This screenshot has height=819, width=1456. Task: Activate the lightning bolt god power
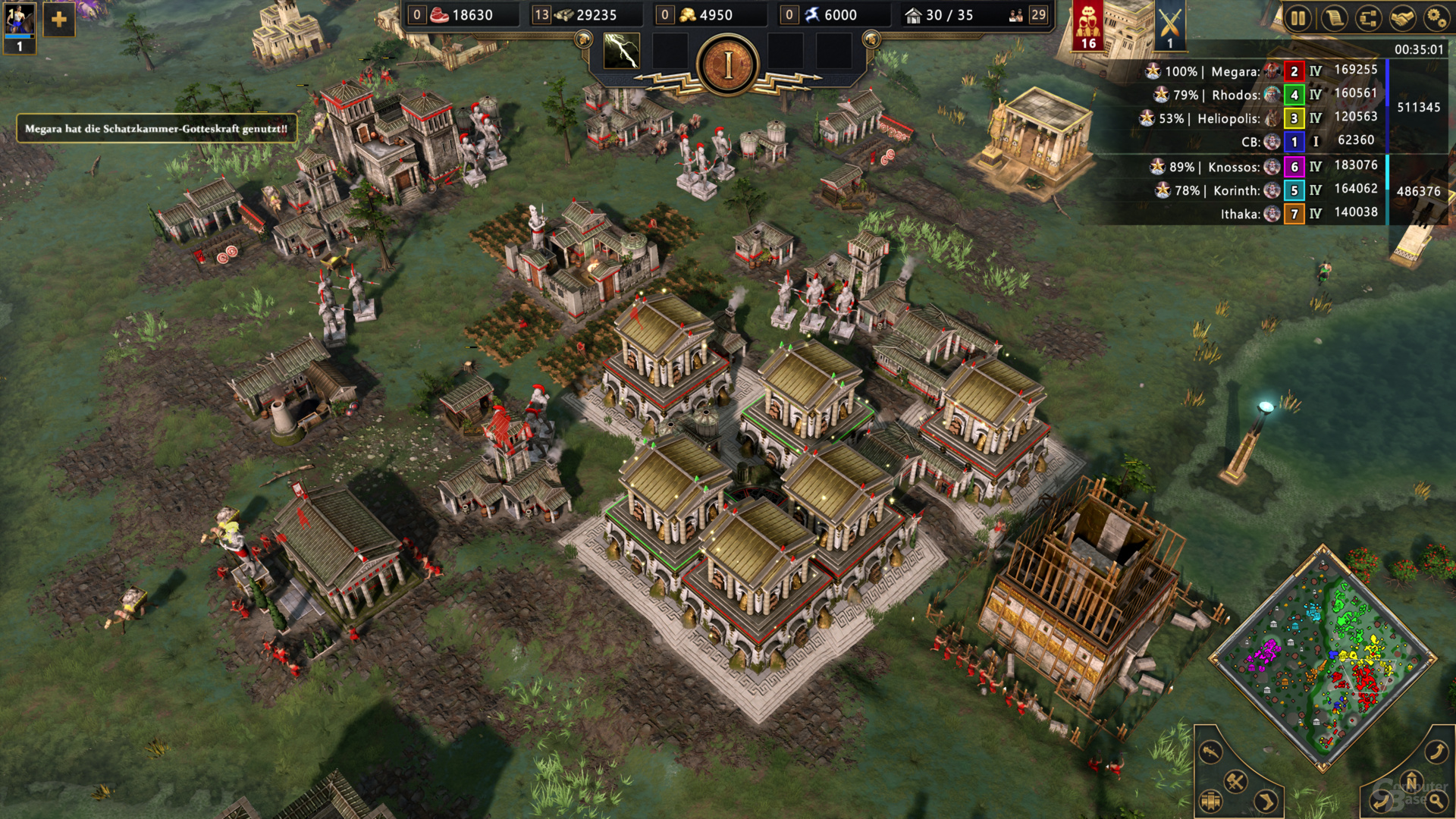click(x=621, y=52)
